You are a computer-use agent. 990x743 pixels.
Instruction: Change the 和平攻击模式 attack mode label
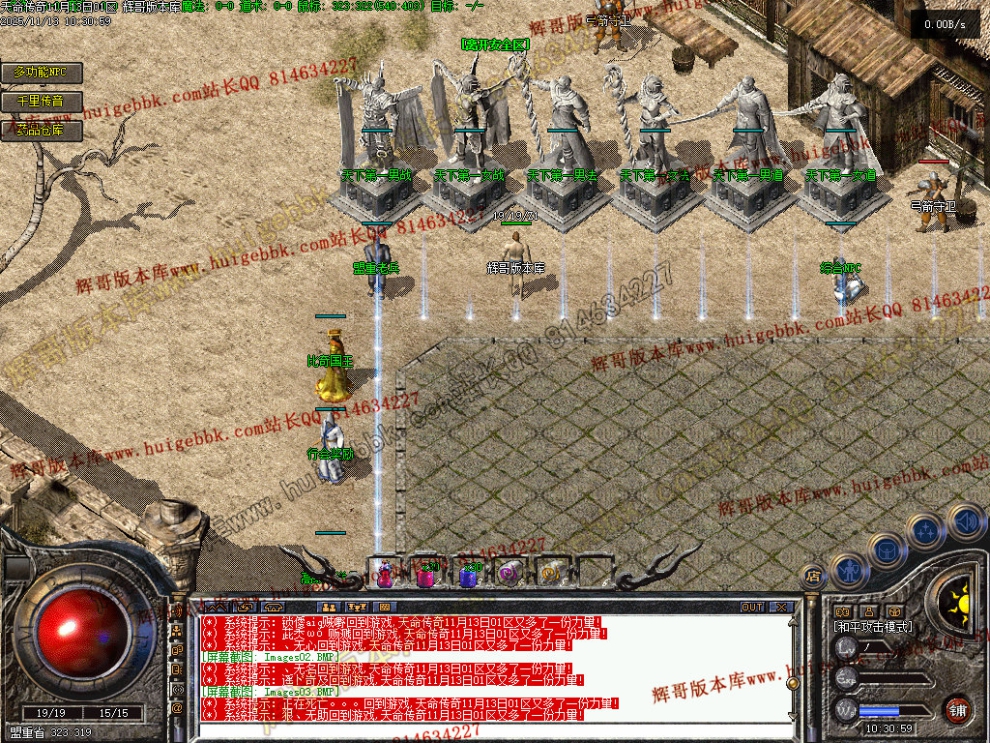click(872, 627)
